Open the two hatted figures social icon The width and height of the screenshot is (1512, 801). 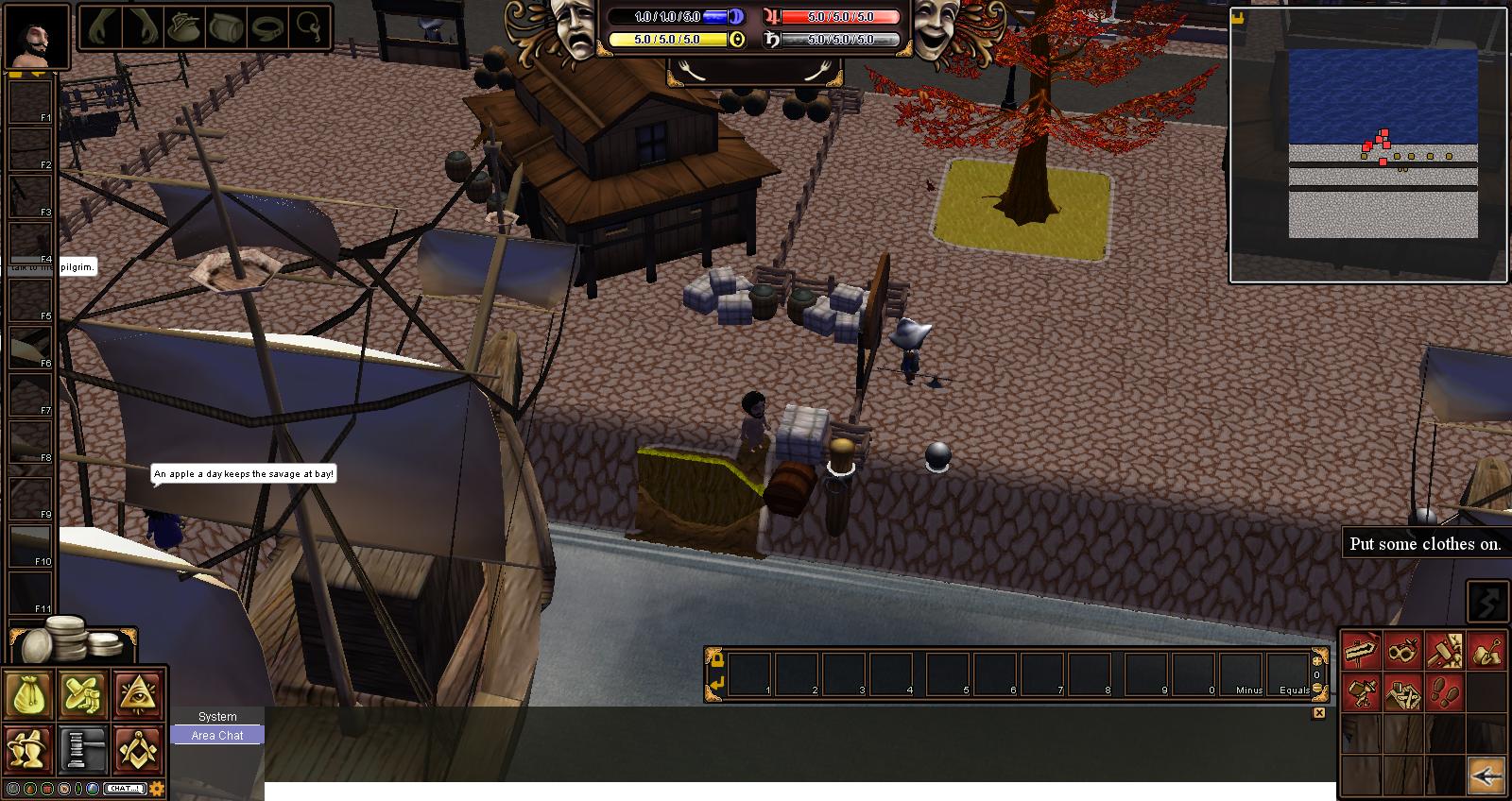[28, 748]
